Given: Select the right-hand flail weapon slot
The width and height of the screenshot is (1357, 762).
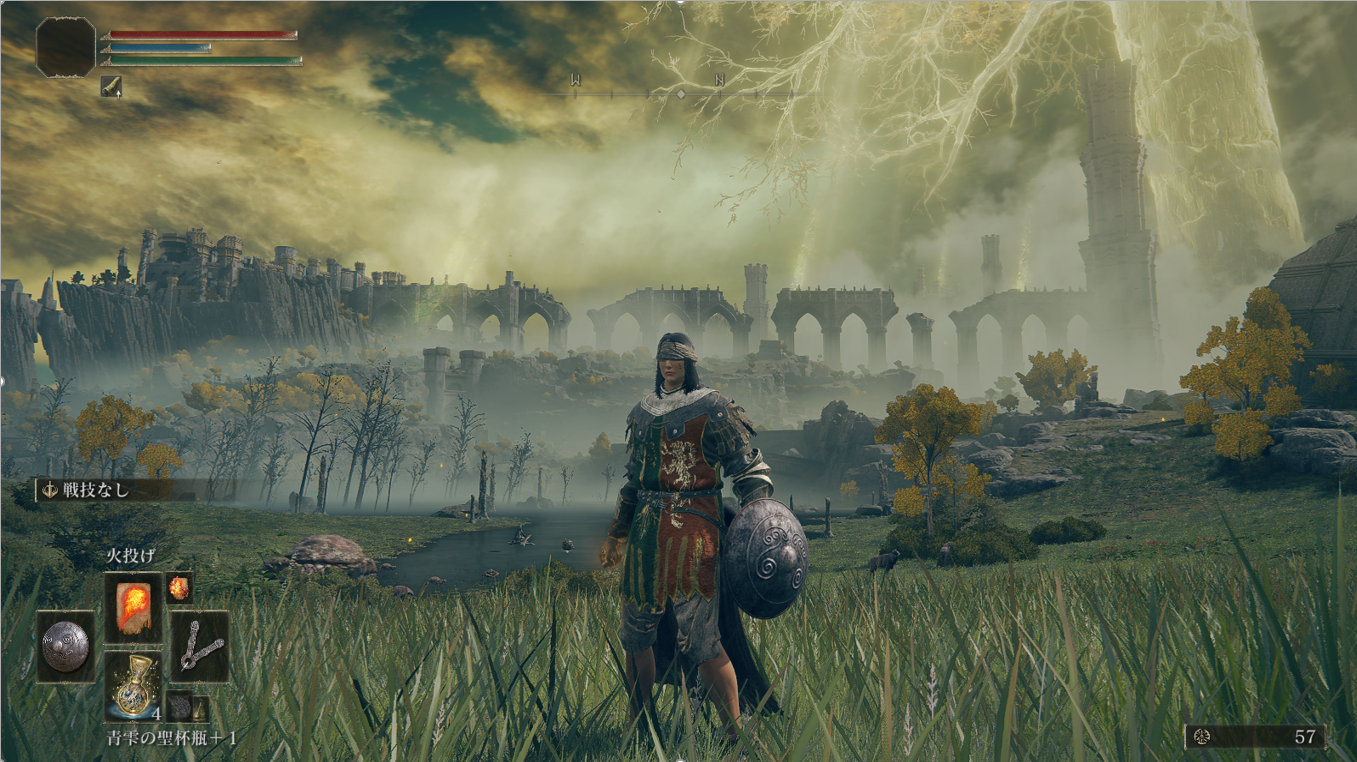Looking at the screenshot, I should coord(199,647).
